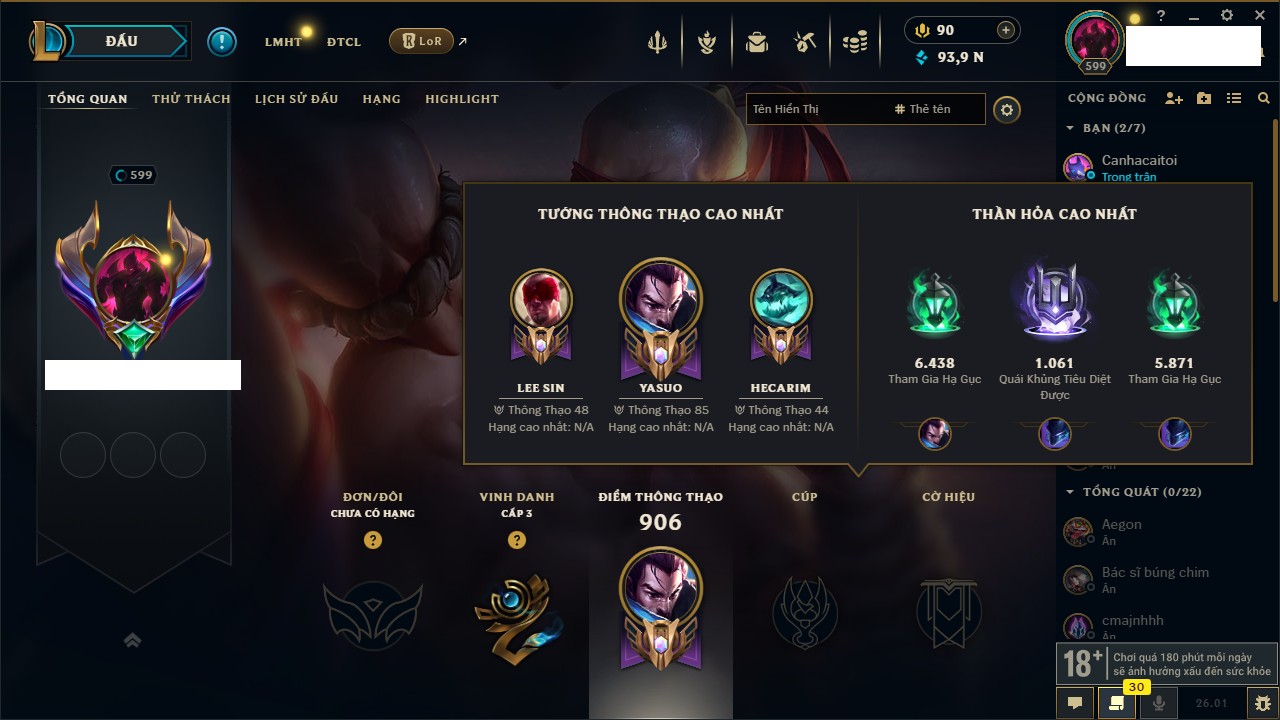The image size is (1280, 720).
Task: Select the Lee Sin mastery icon
Action: tap(541, 300)
